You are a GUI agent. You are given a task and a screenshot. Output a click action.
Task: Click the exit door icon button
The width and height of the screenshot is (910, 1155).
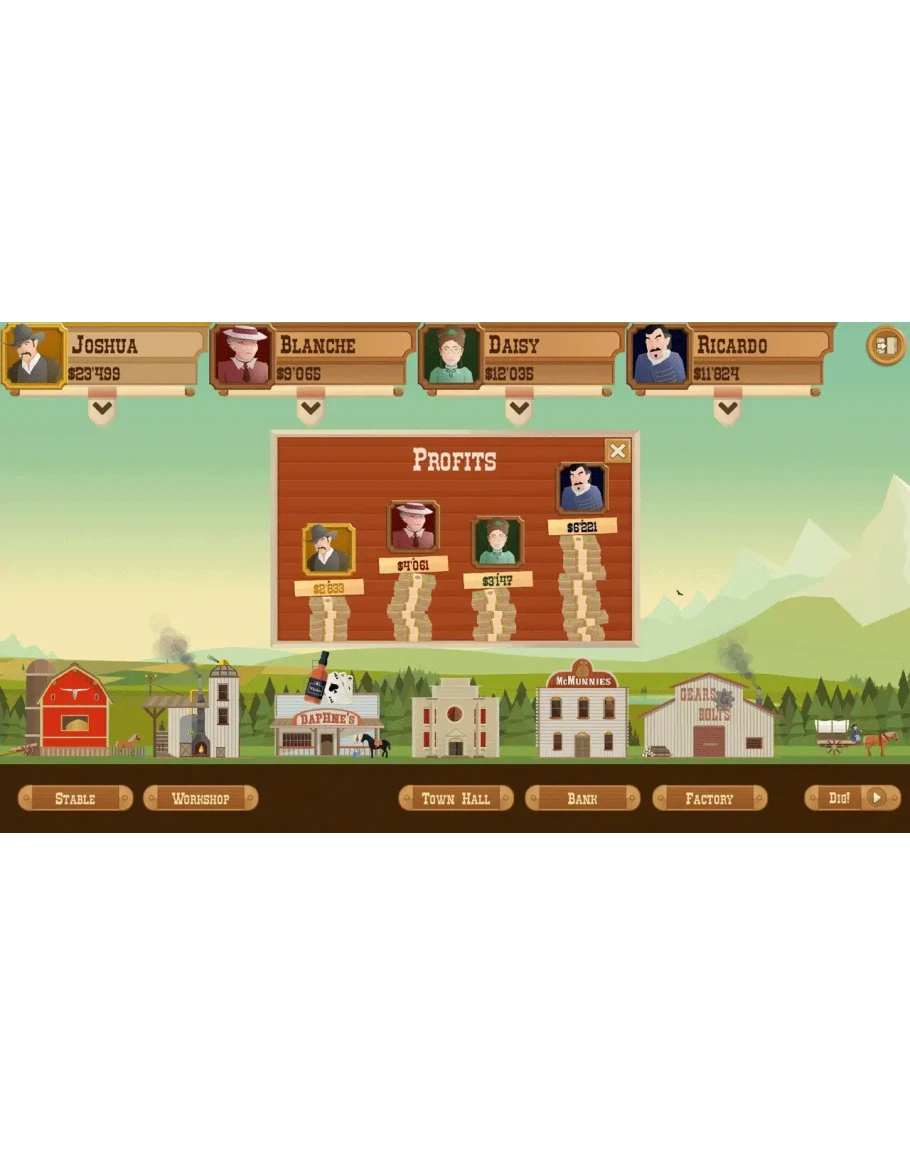coord(885,346)
